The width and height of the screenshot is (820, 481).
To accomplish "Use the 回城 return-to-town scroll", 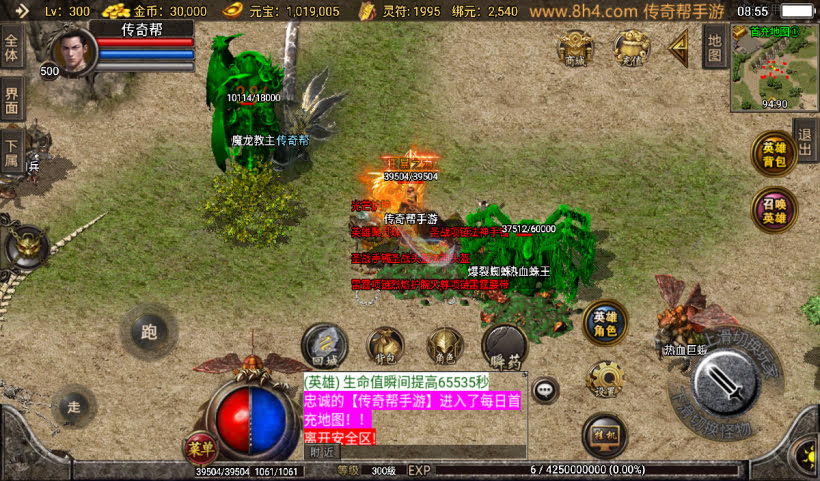I will (x=325, y=345).
